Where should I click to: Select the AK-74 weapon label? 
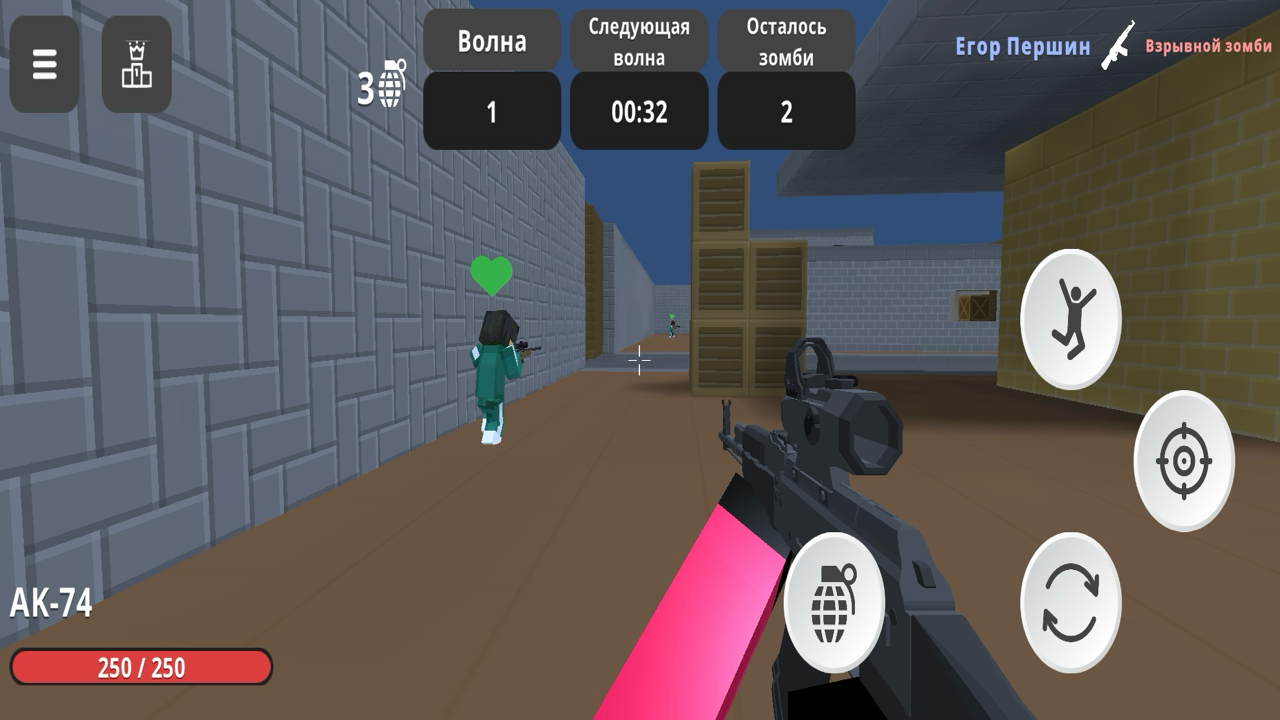pyautogui.click(x=52, y=601)
